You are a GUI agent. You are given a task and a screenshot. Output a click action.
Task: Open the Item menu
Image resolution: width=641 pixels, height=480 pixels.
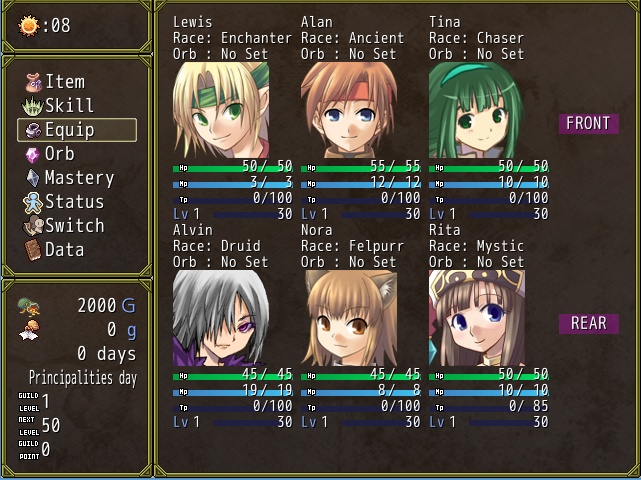65,82
